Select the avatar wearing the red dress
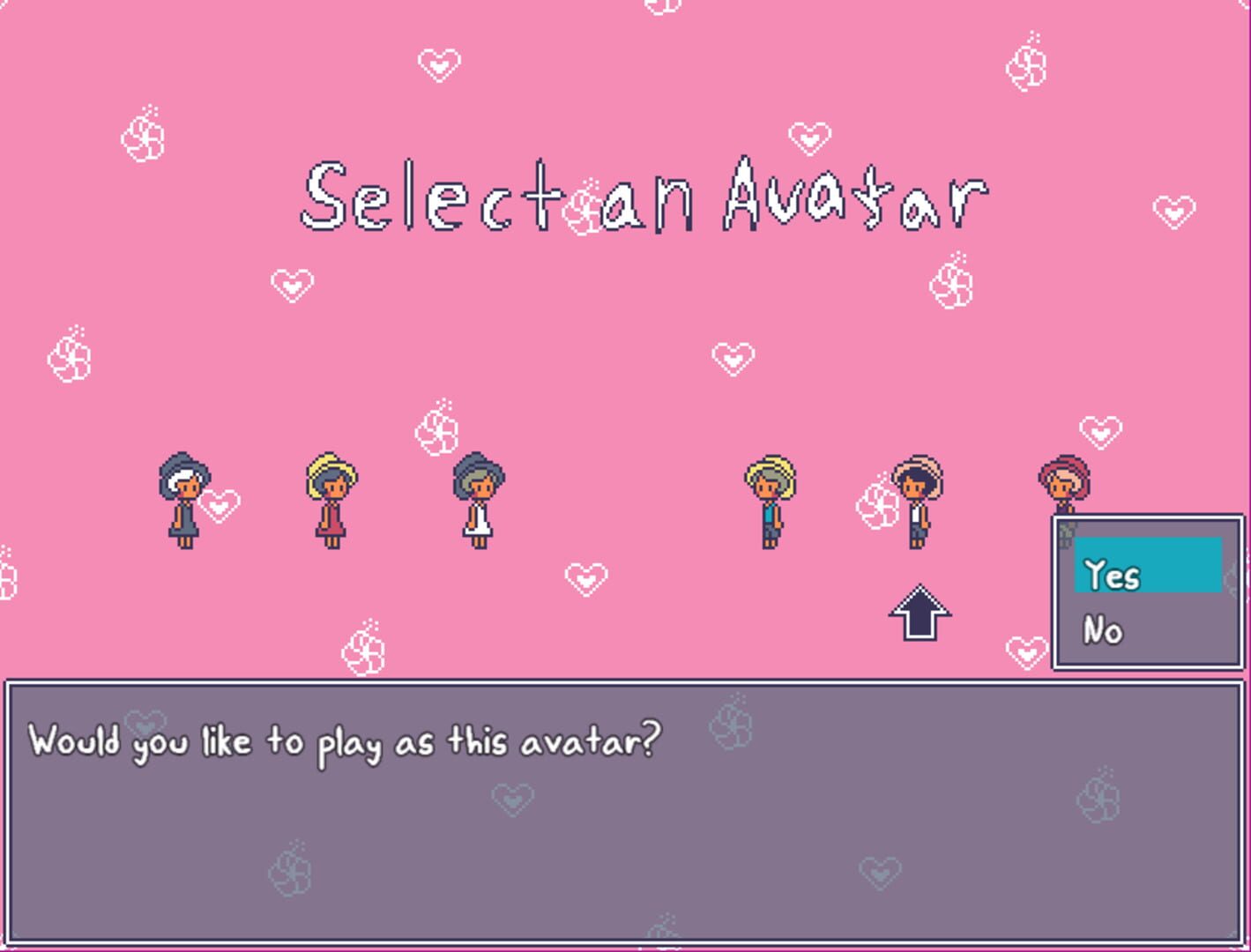 point(331,502)
